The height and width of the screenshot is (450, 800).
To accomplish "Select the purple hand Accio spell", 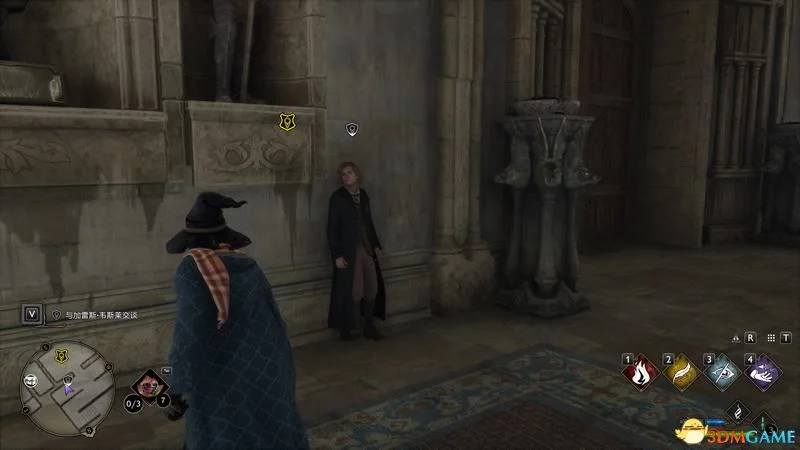I will click(763, 373).
